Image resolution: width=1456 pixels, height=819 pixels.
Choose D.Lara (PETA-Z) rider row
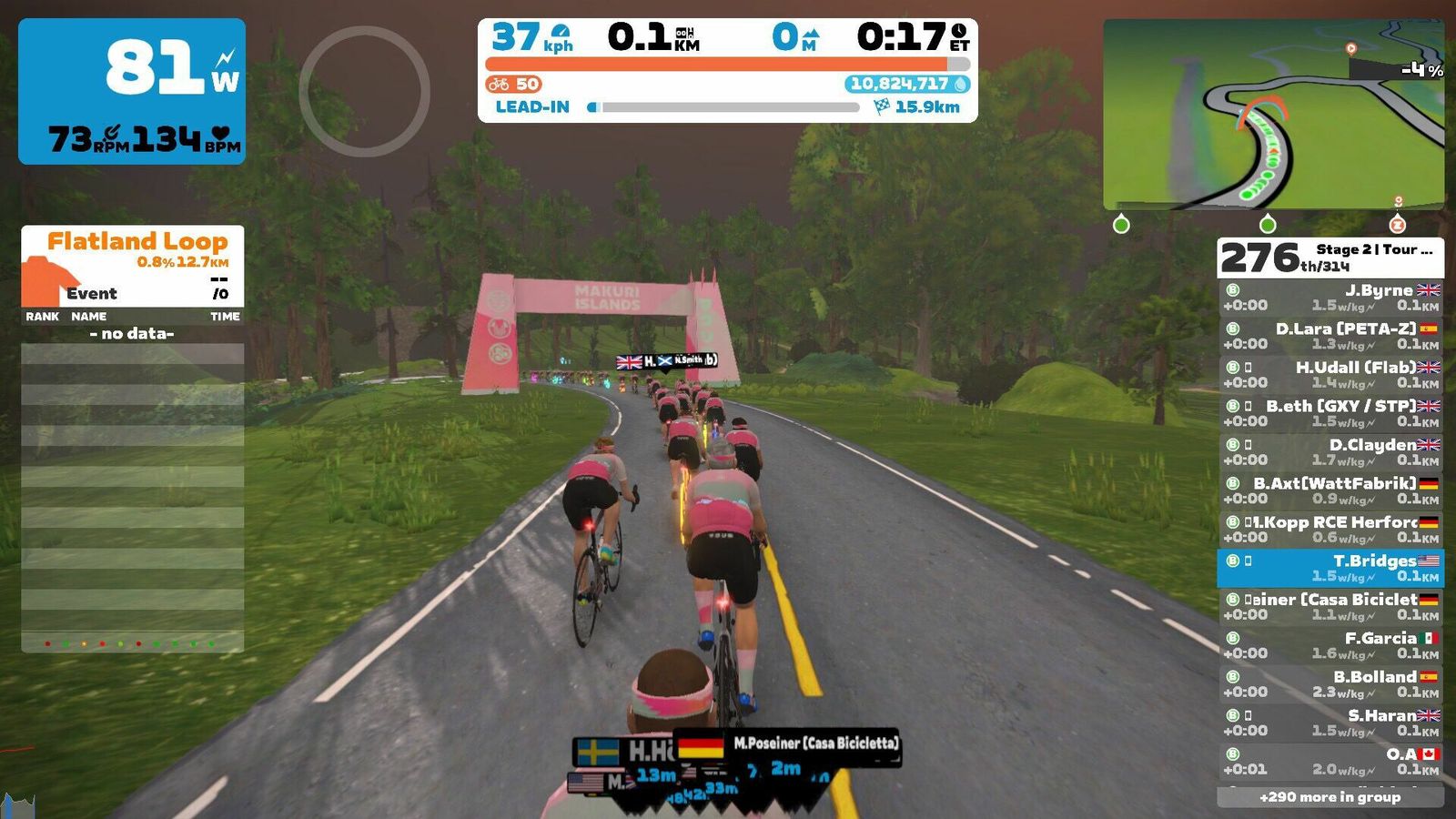pos(1330,336)
